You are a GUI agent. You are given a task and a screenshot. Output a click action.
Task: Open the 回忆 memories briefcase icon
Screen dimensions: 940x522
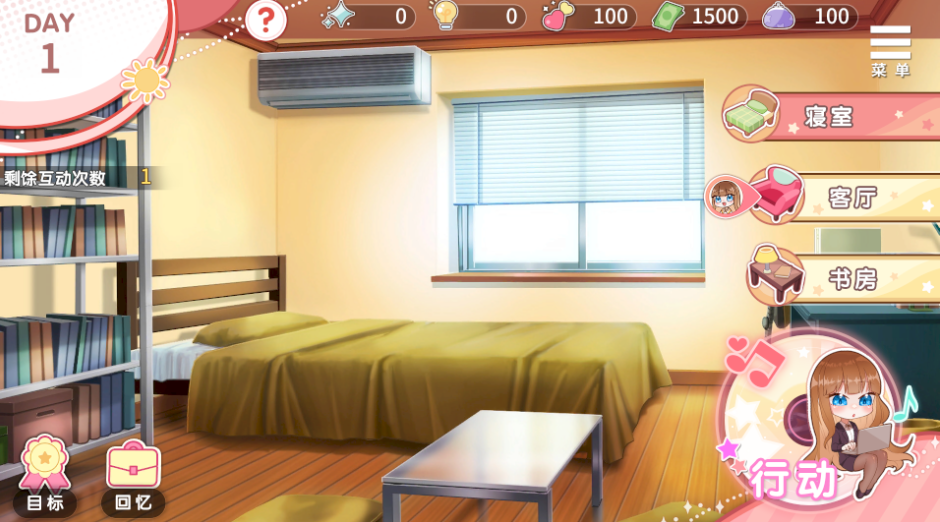133,475
